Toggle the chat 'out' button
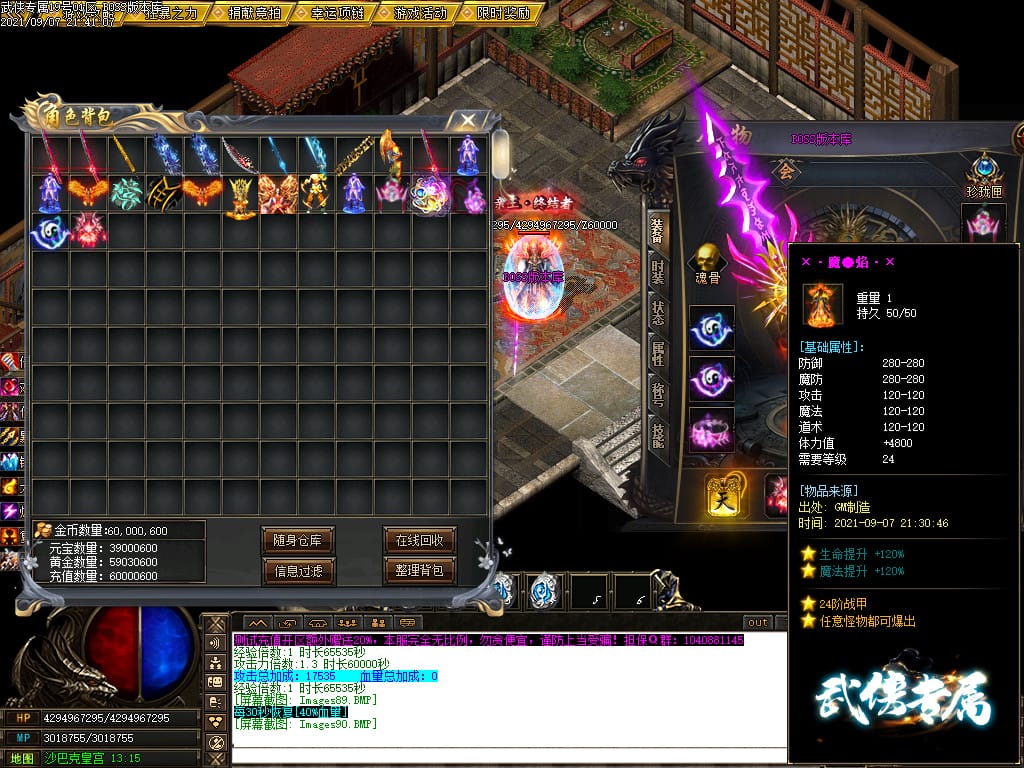 (x=758, y=622)
